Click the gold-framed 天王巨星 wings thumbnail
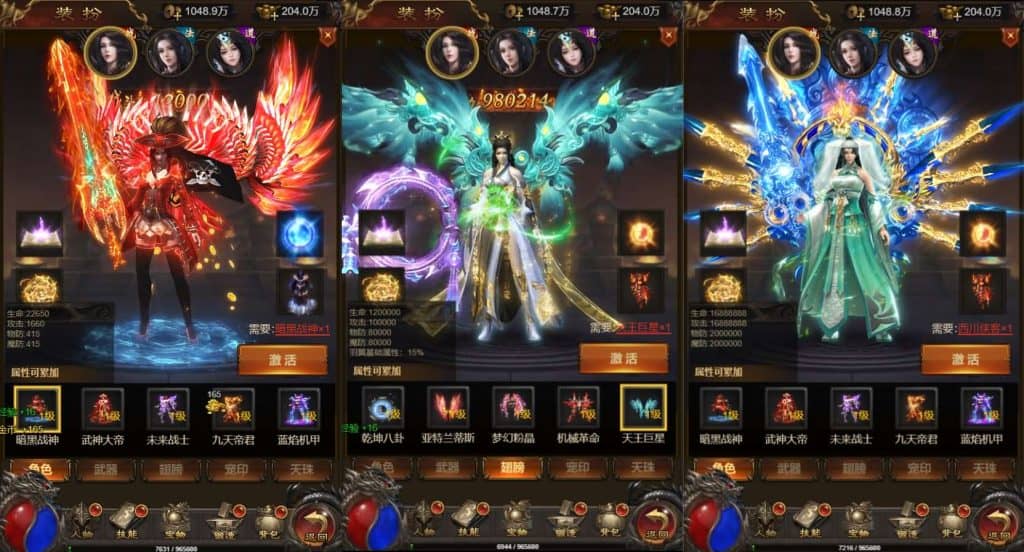 tap(641, 408)
